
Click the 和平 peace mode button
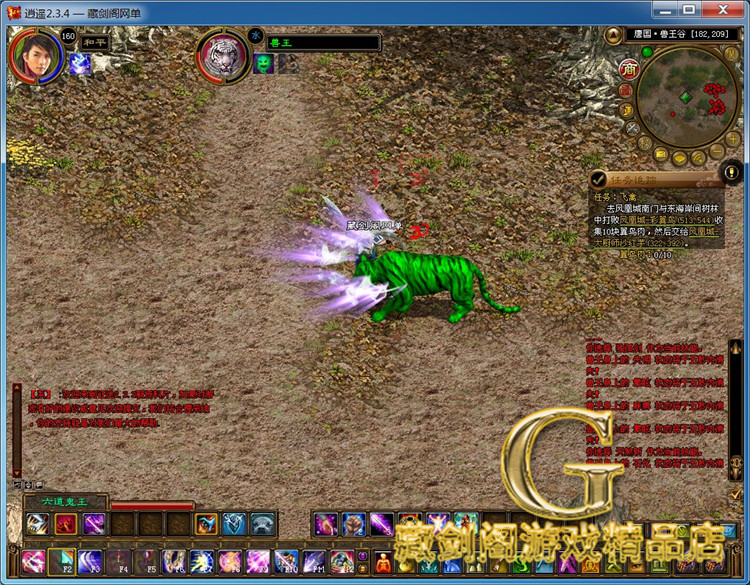pyautogui.click(x=93, y=43)
